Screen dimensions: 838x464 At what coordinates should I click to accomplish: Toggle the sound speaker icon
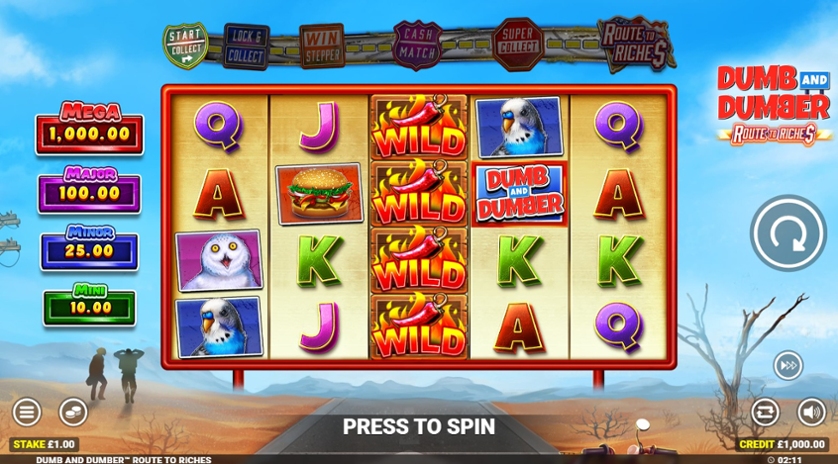(x=811, y=411)
